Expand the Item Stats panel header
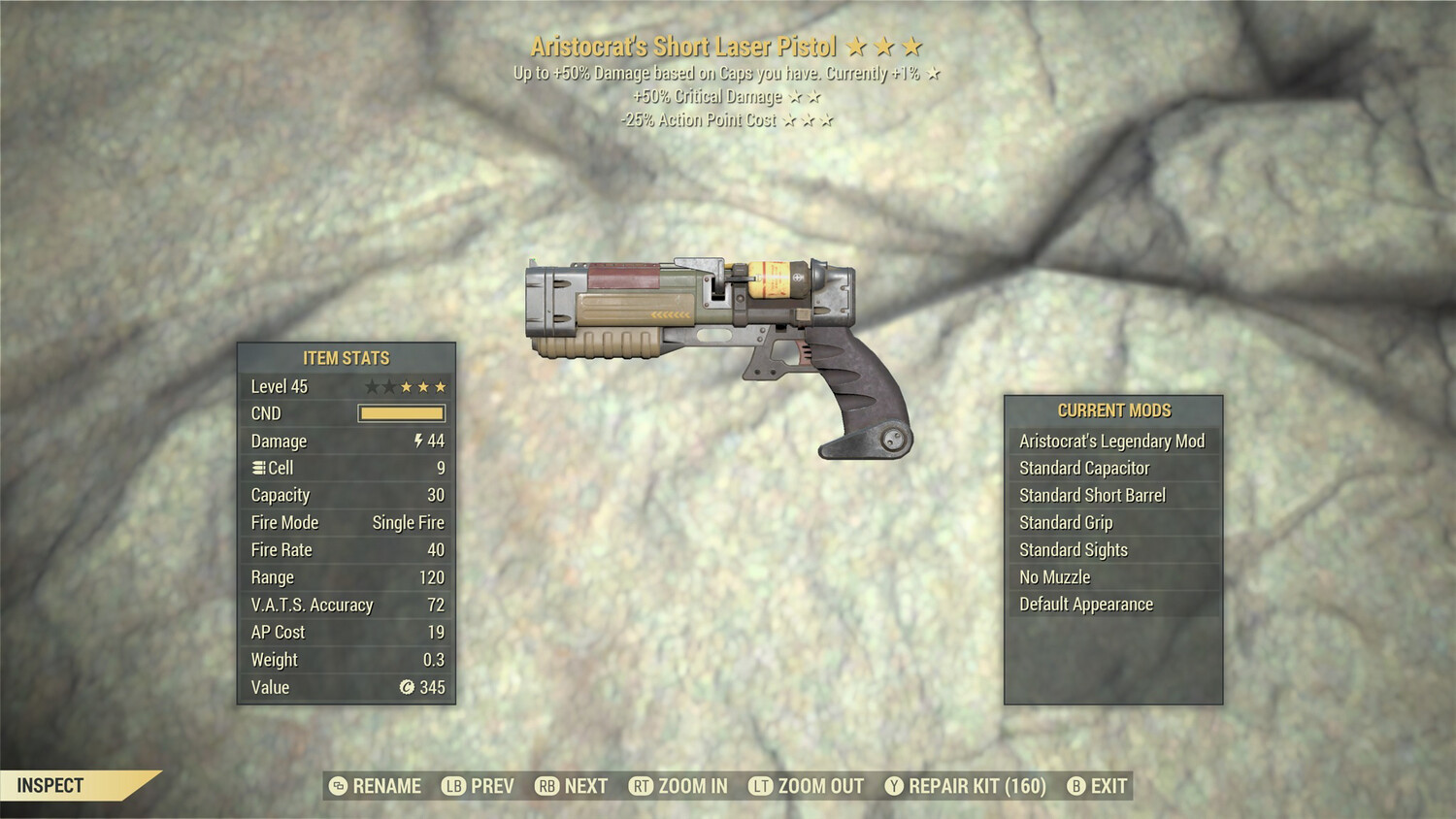Screen dimensions: 1456x819 pyautogui.click(x=345, y=357)
